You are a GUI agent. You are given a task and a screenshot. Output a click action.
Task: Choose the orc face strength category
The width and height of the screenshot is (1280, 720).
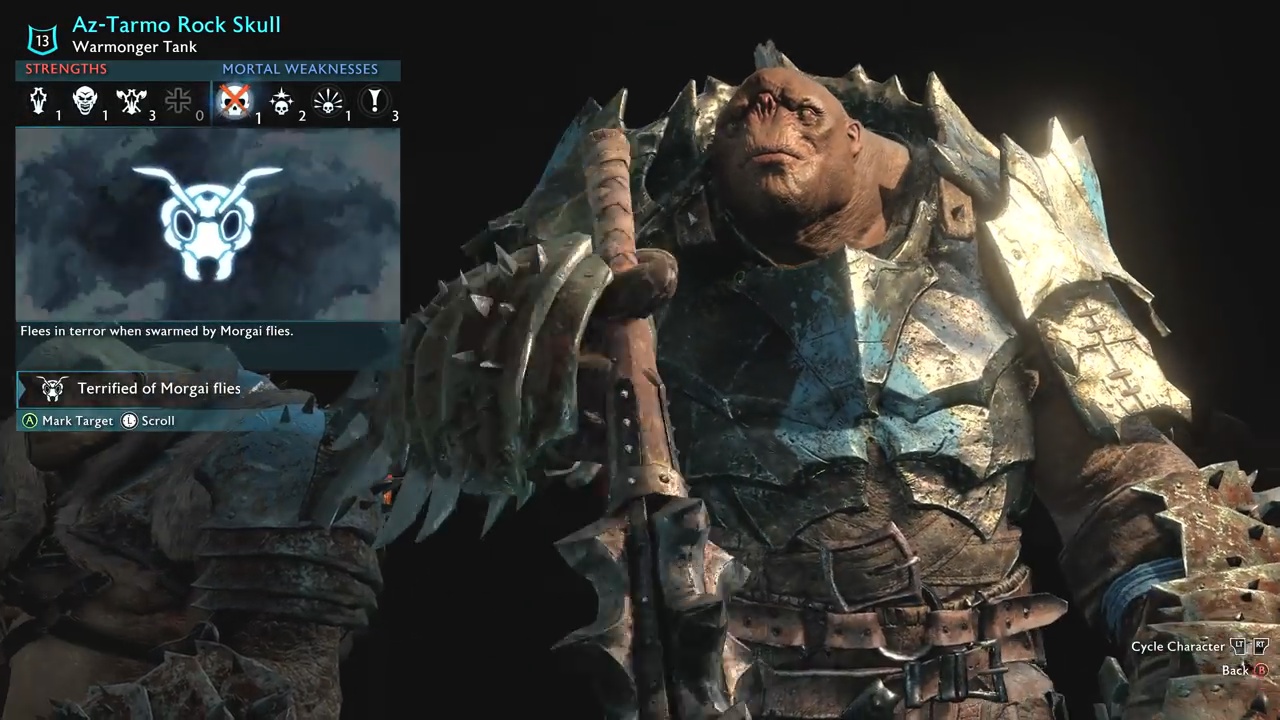[x=85, y=101]
